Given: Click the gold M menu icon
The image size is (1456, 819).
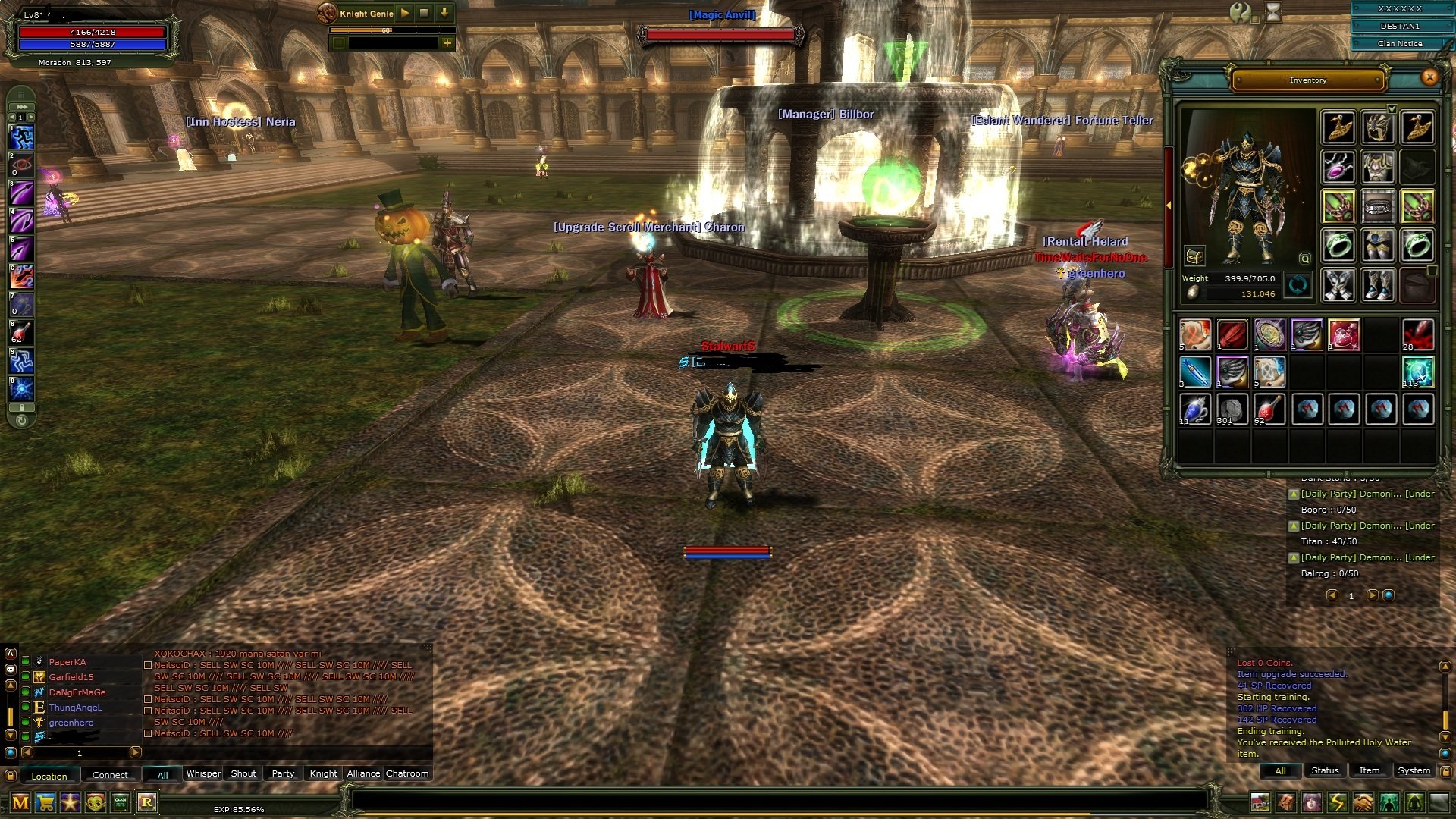Looking at the screenshot, I should pos(20,802).
